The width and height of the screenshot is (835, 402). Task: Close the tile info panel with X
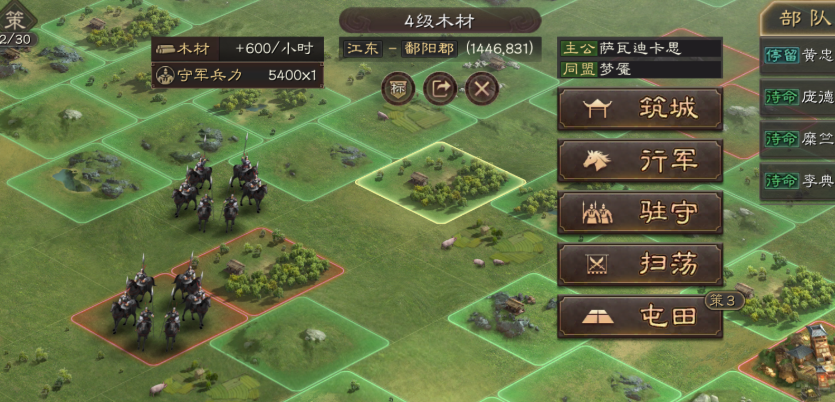click(483, 88)
